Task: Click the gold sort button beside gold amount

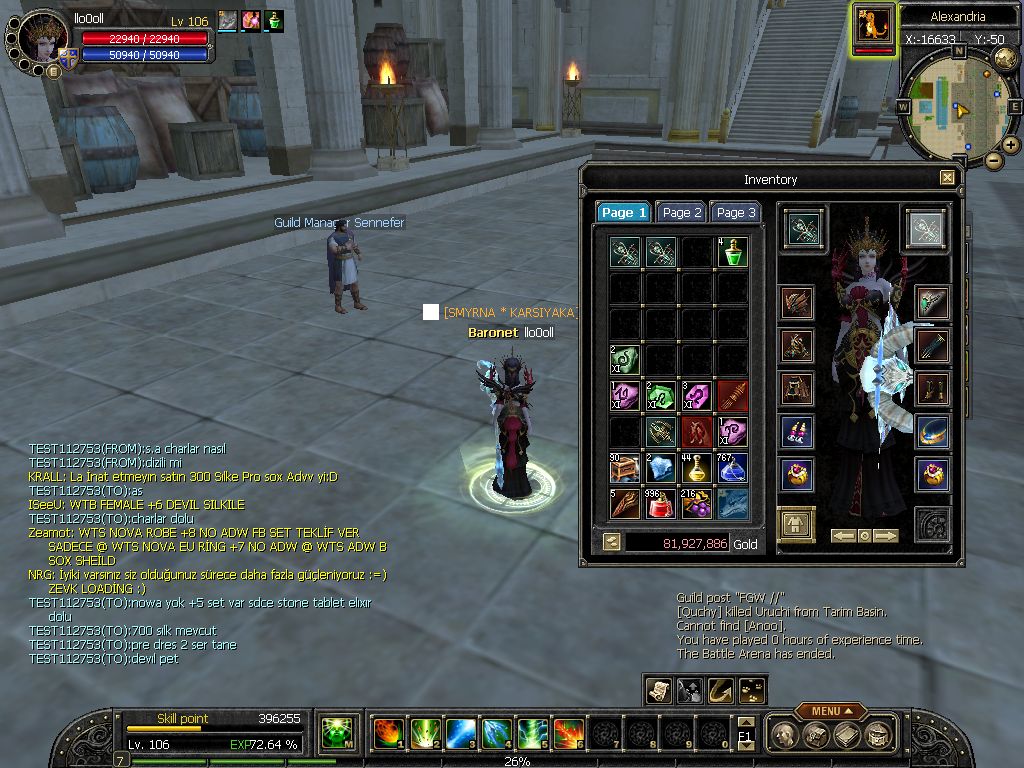Action: point(611,542)
